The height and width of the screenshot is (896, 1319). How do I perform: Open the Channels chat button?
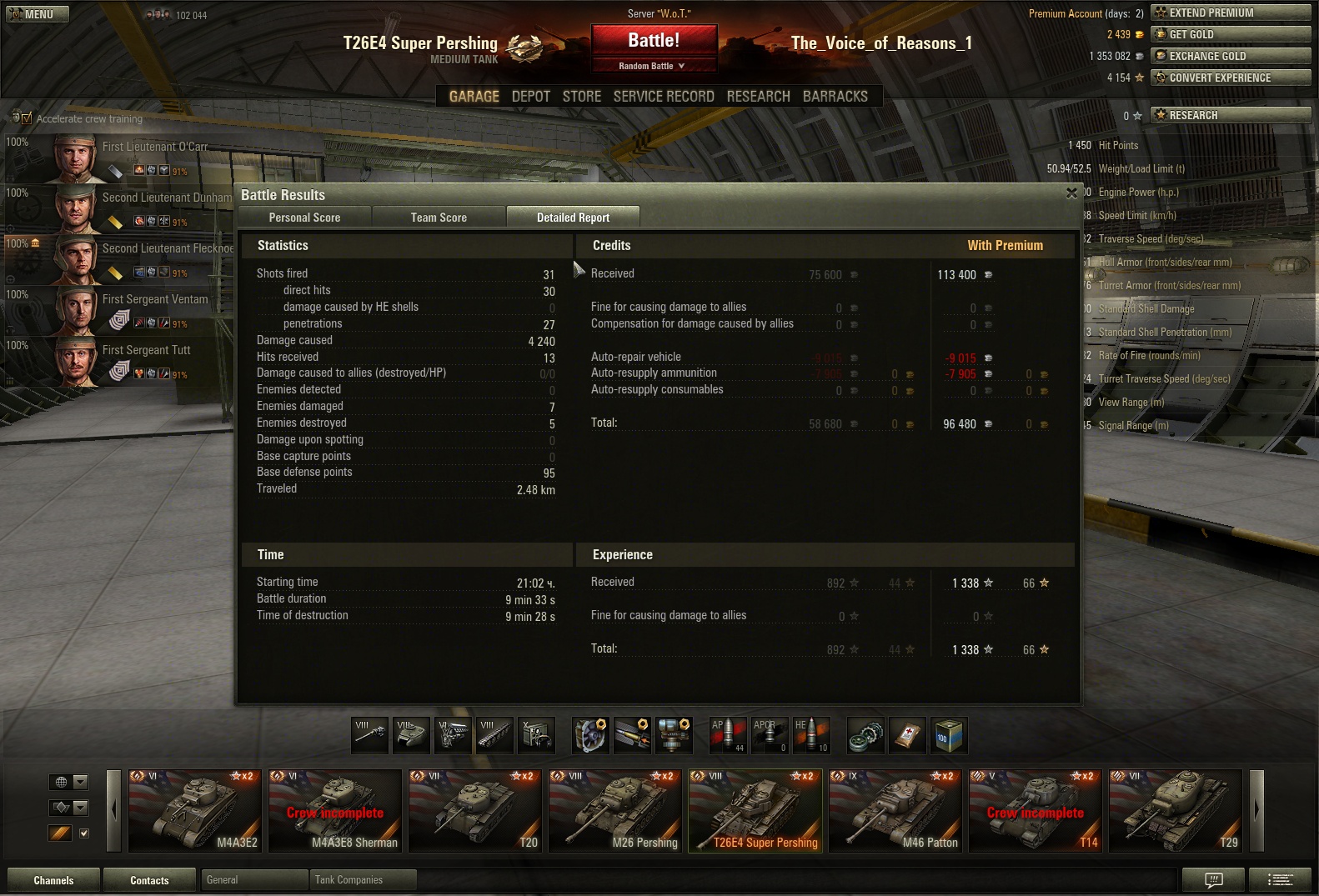click(53, 880)
